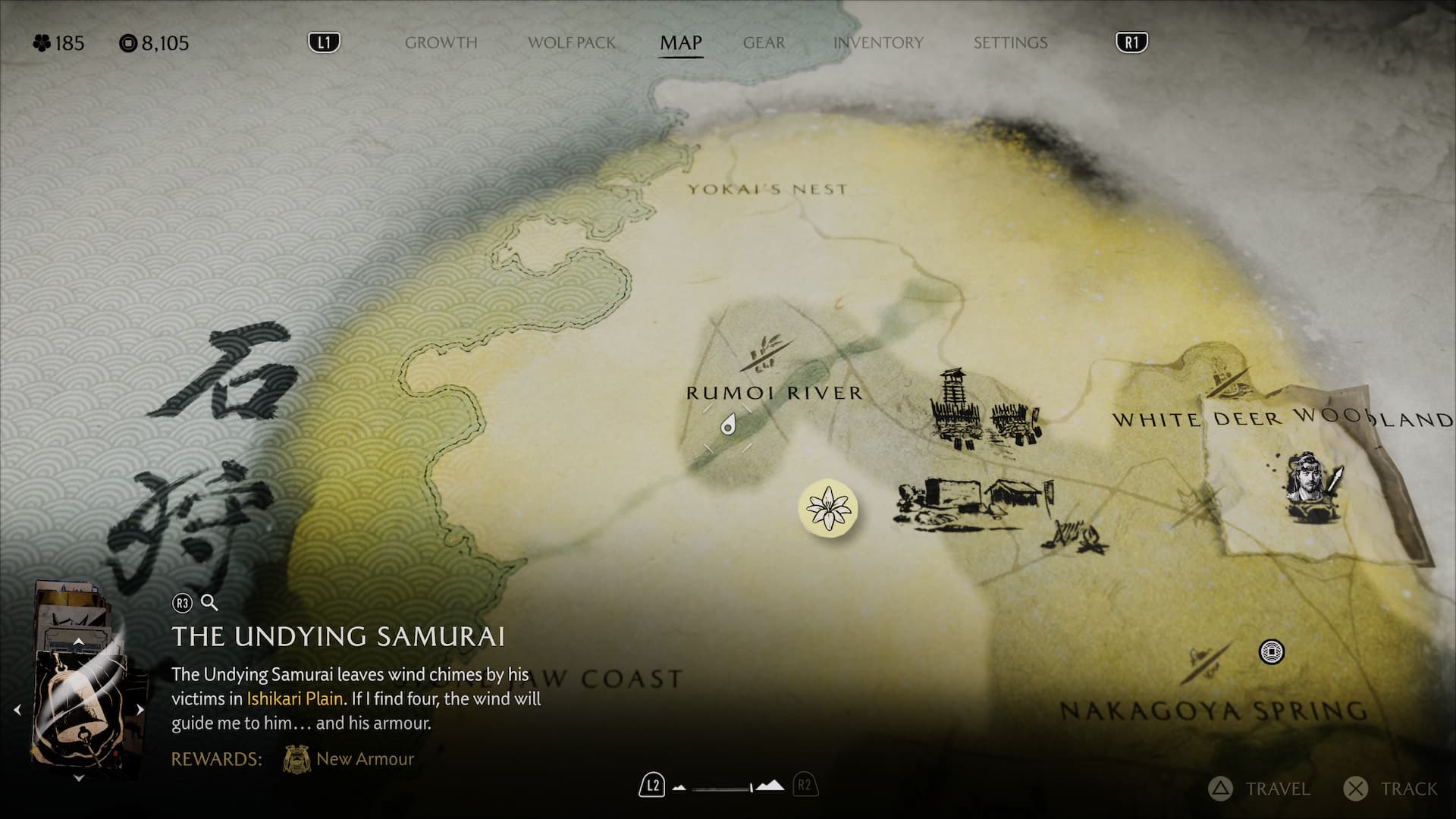
Task: Click the bamboo marker above Nakagoya Spring
Action: pos(1205,661)
